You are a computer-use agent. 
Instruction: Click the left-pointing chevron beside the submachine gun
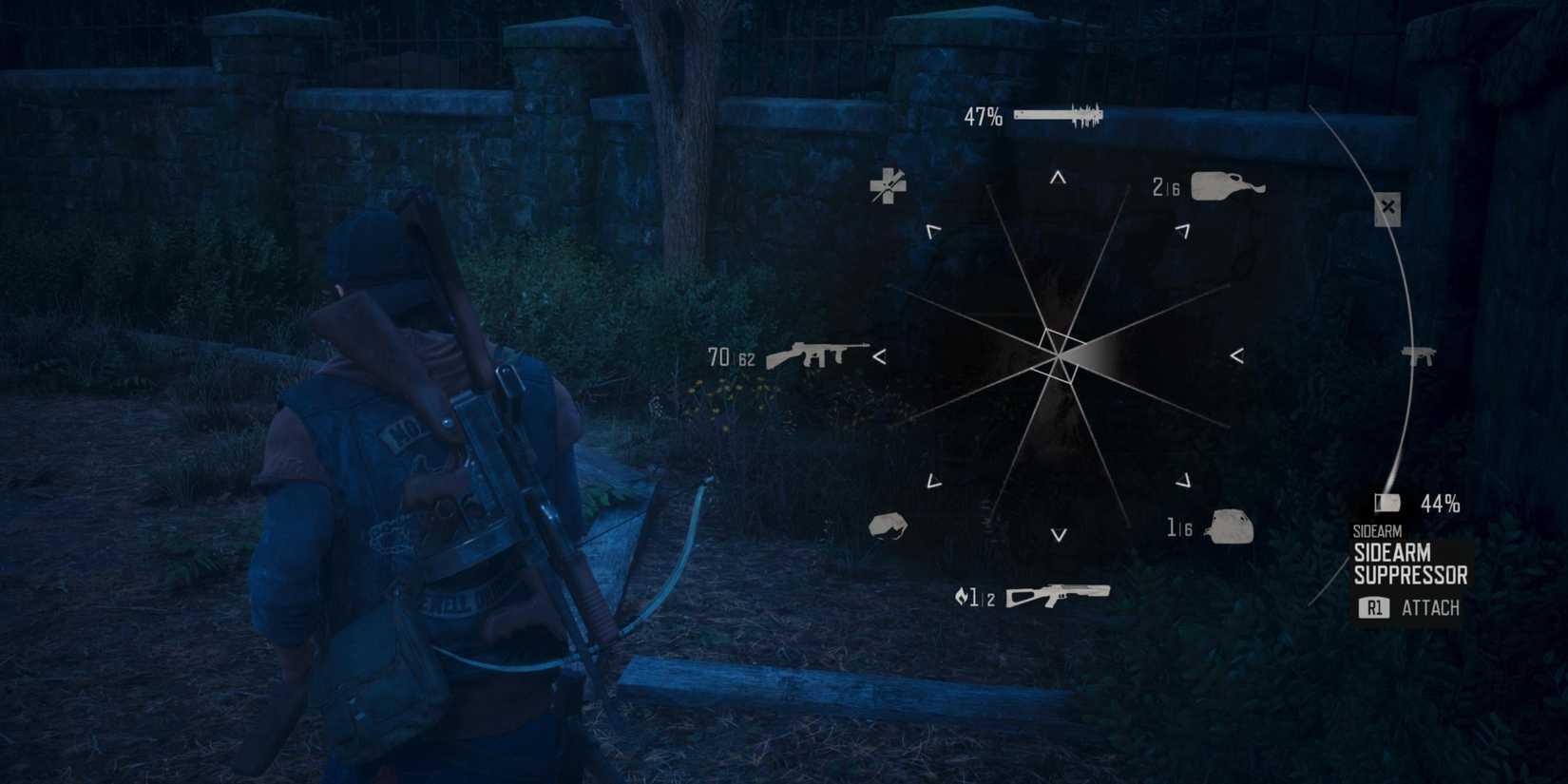point(881,357)
